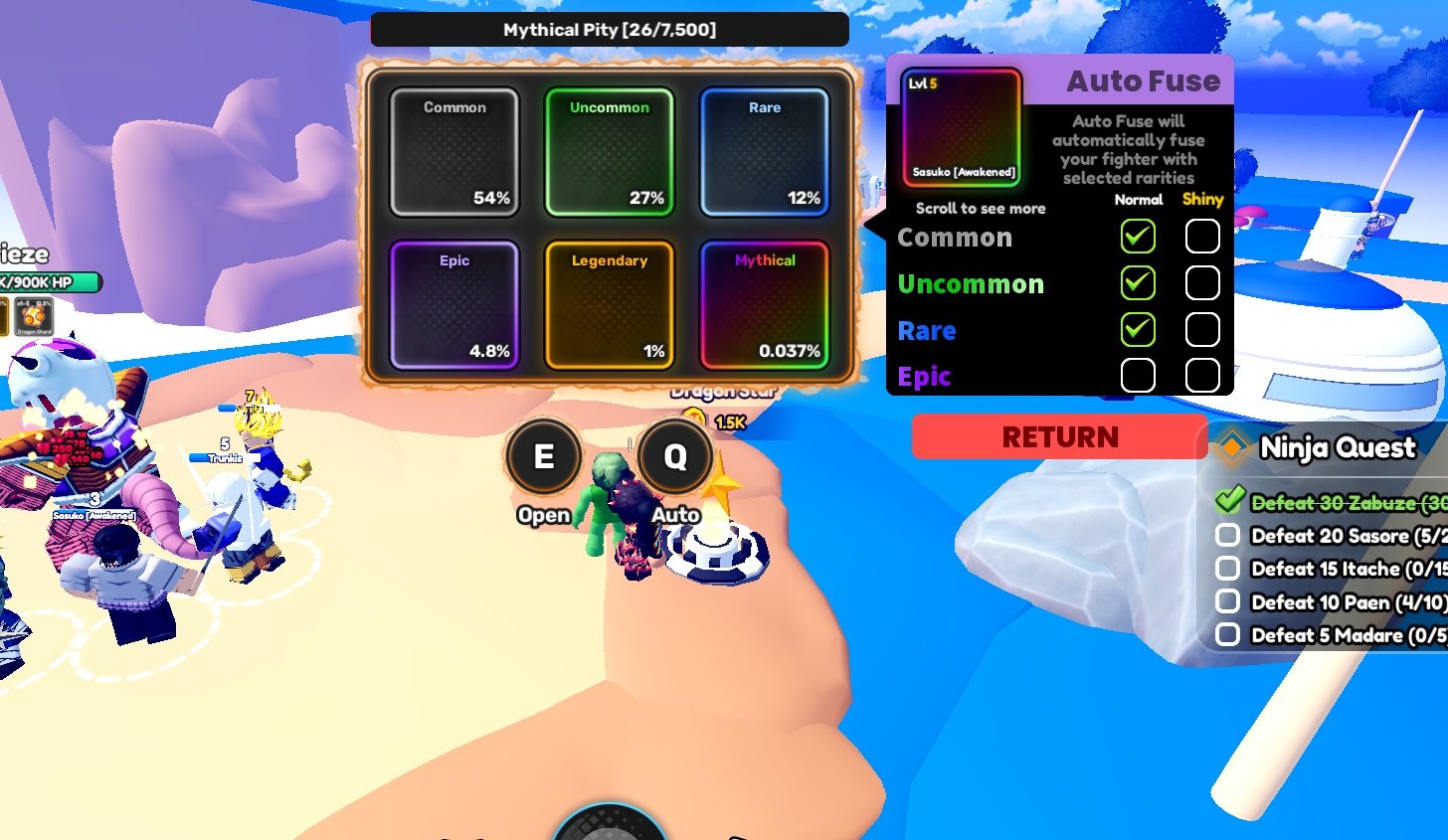Select the Common rarity tile
This screenshot has width=1448, height=840.
point(454,152)
